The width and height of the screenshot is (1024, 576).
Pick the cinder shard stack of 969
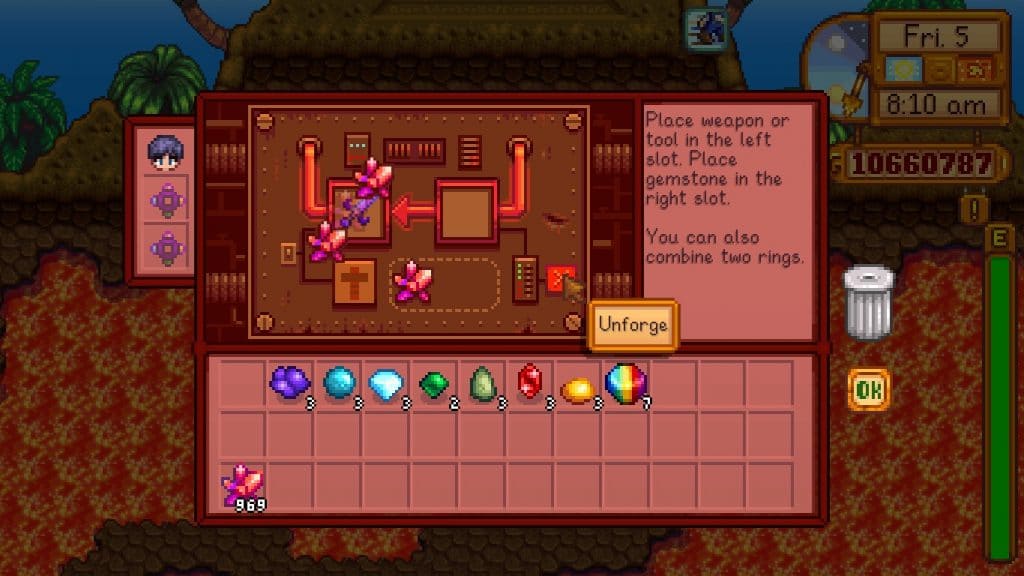[243, 485]
